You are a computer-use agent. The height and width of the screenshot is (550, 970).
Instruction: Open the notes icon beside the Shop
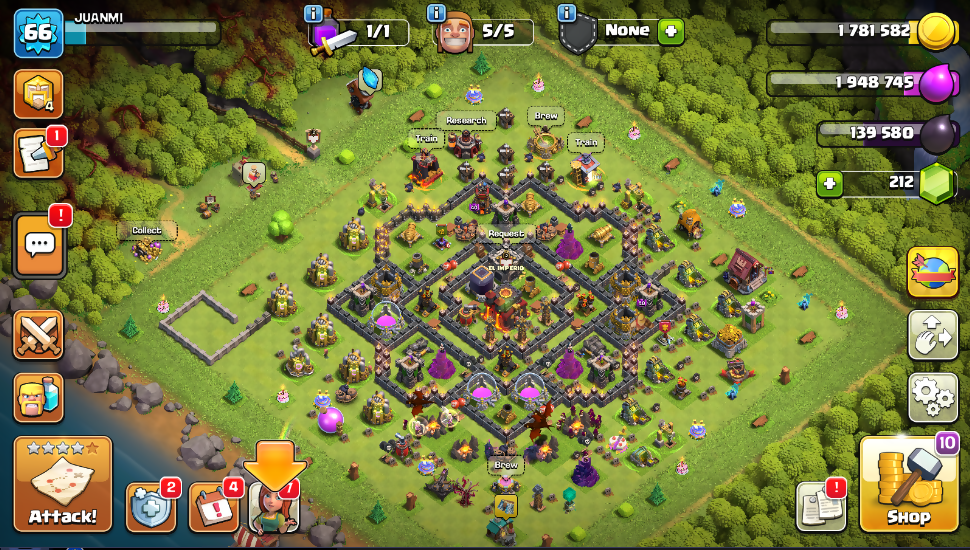coord(821,507)
